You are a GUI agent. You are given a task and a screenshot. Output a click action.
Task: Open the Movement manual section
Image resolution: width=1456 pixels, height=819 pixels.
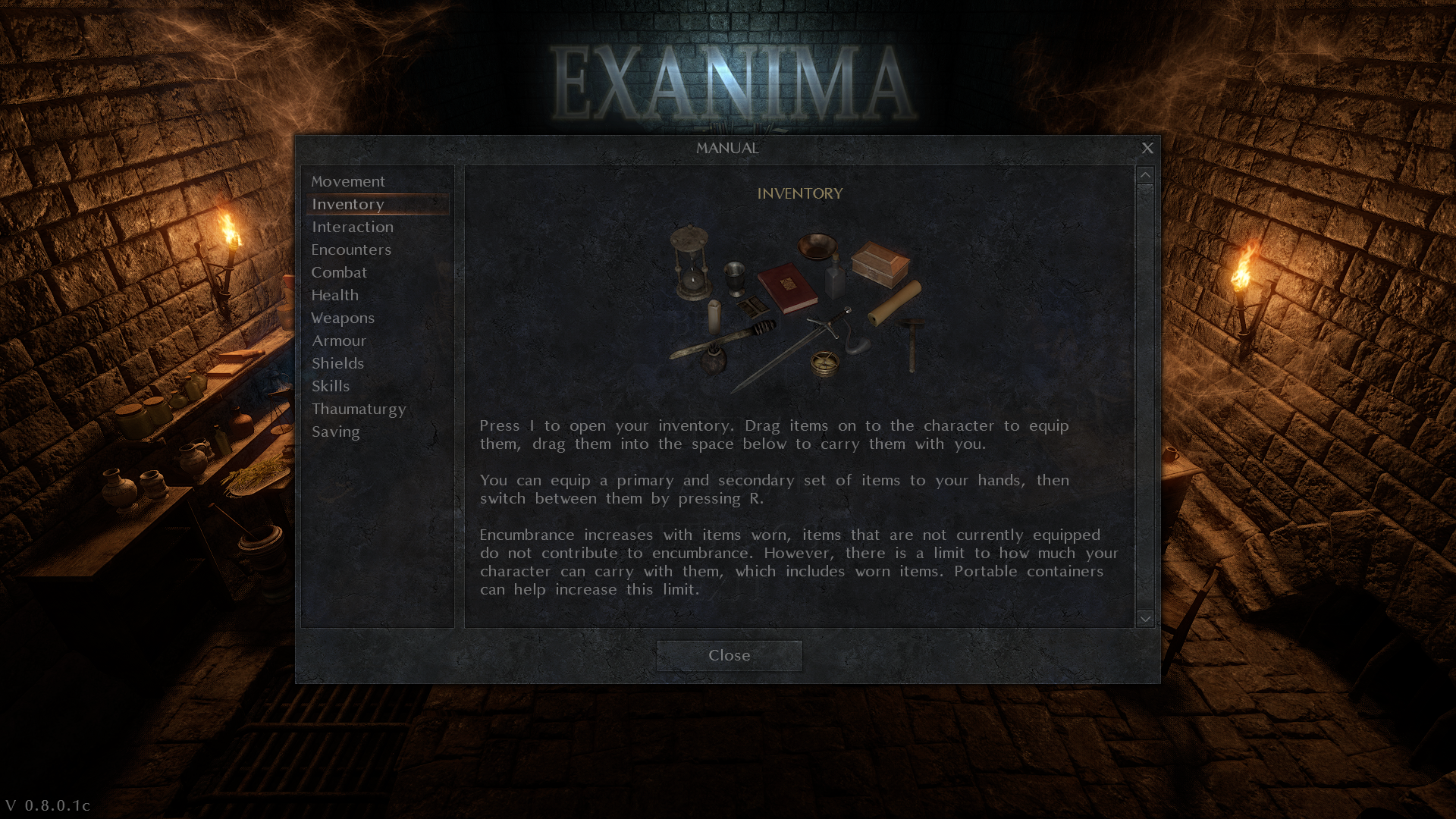[x=348, y=181]
